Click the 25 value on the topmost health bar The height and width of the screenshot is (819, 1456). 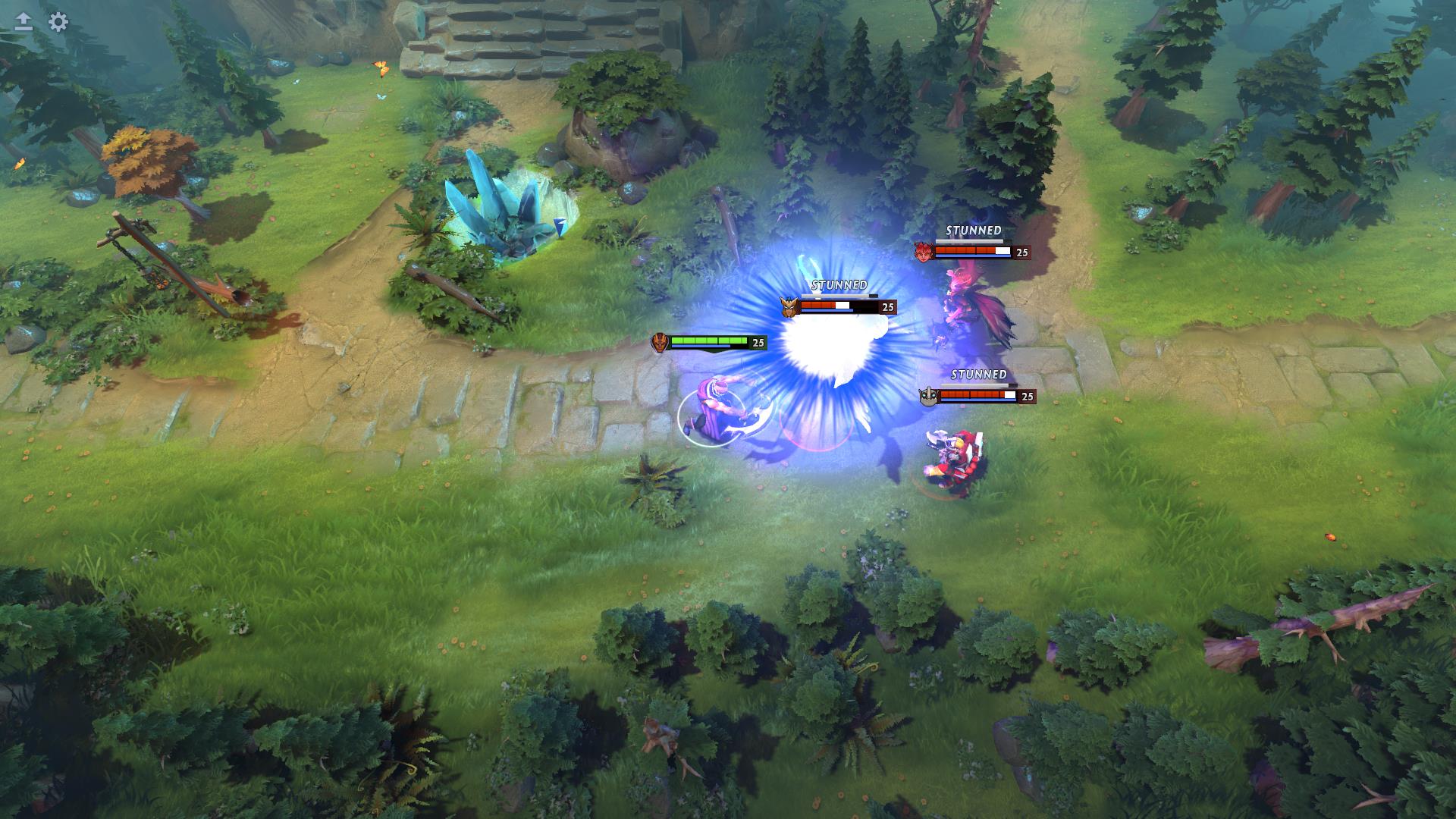click(1021, 253)
